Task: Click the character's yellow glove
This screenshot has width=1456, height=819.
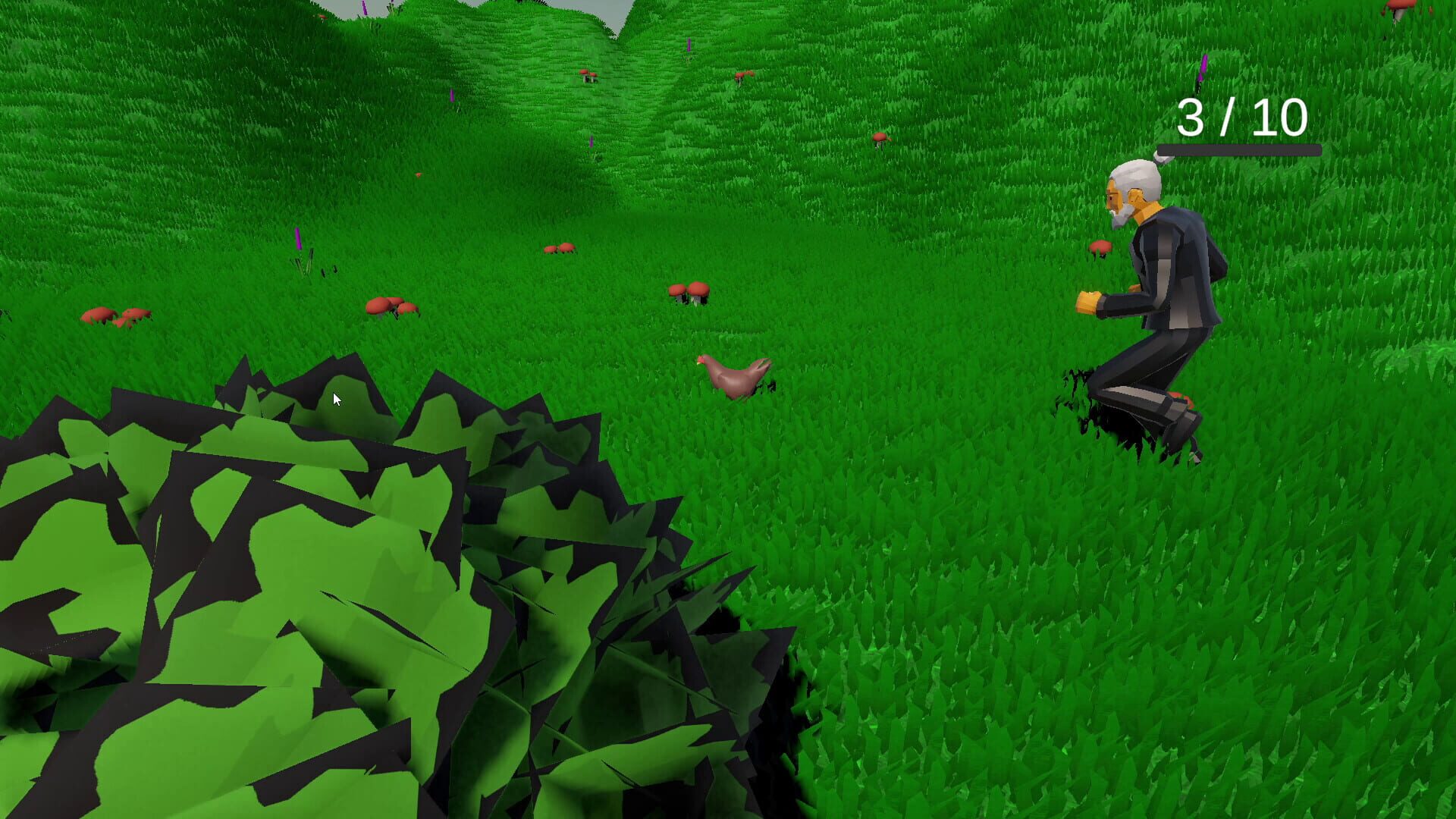Action: click(1088, 302)
